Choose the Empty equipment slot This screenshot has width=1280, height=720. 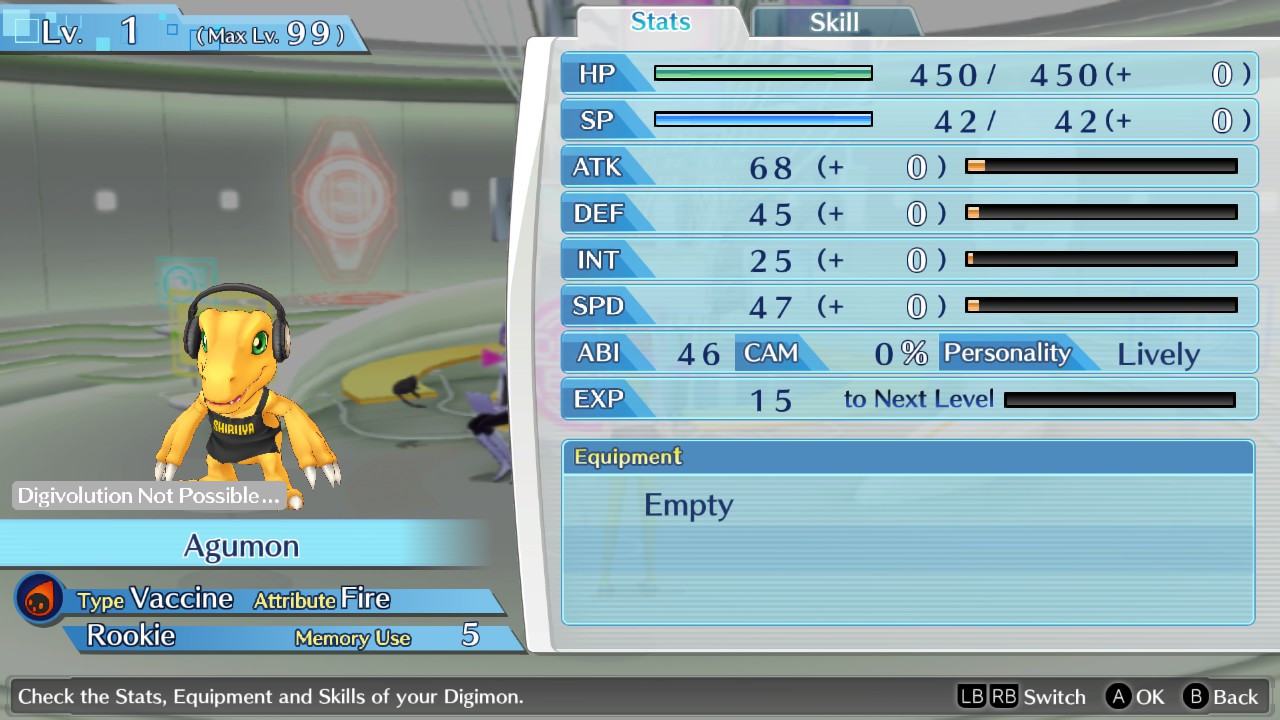pyautogui.click(x=689, y=505)
